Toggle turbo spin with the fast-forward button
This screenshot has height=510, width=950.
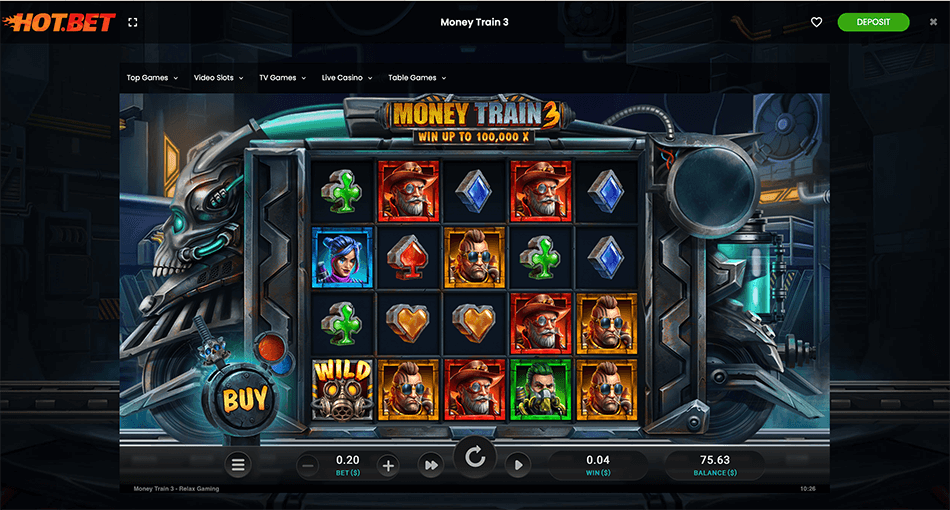coord(431,465)
